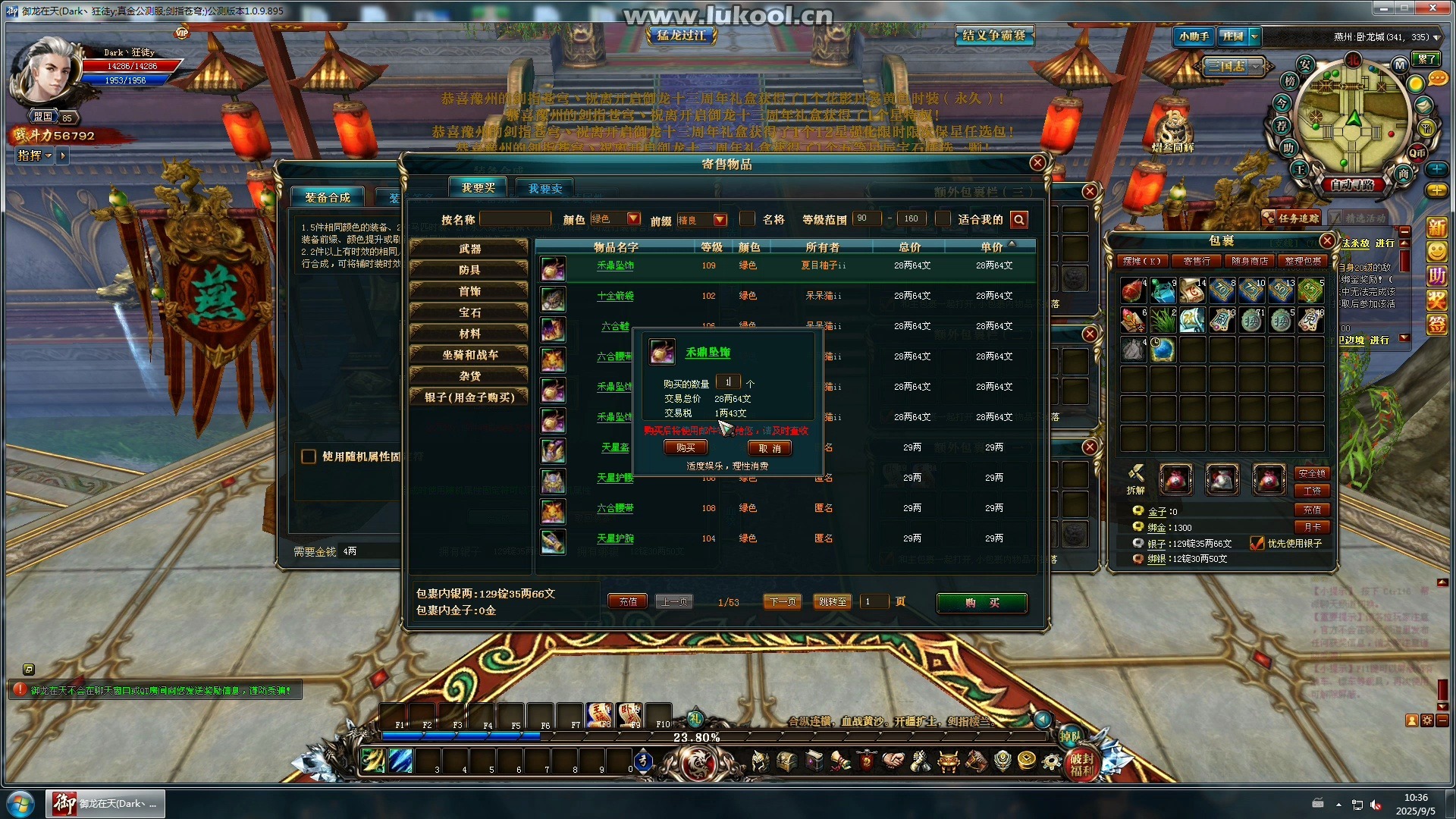Open the 随身商店 portable shop
The image size is (1456, 819).
(x=1250, y=261)
